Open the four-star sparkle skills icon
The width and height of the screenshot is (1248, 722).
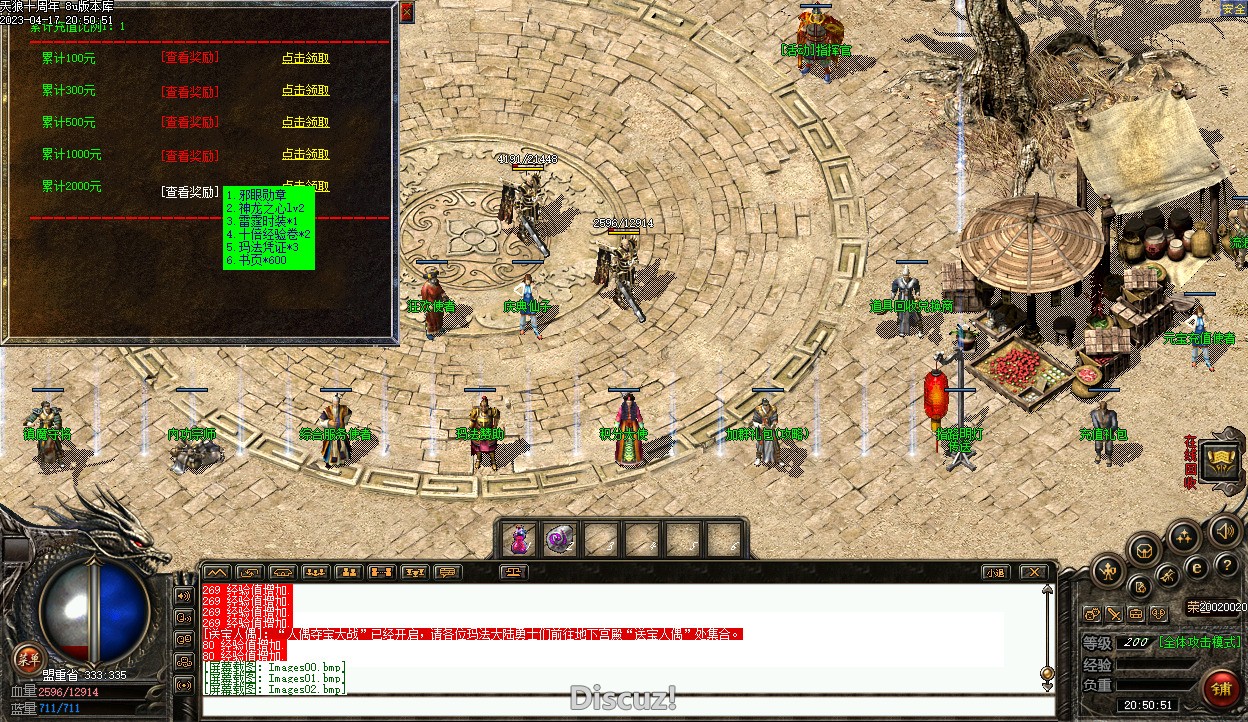(x=1184, y=537)
